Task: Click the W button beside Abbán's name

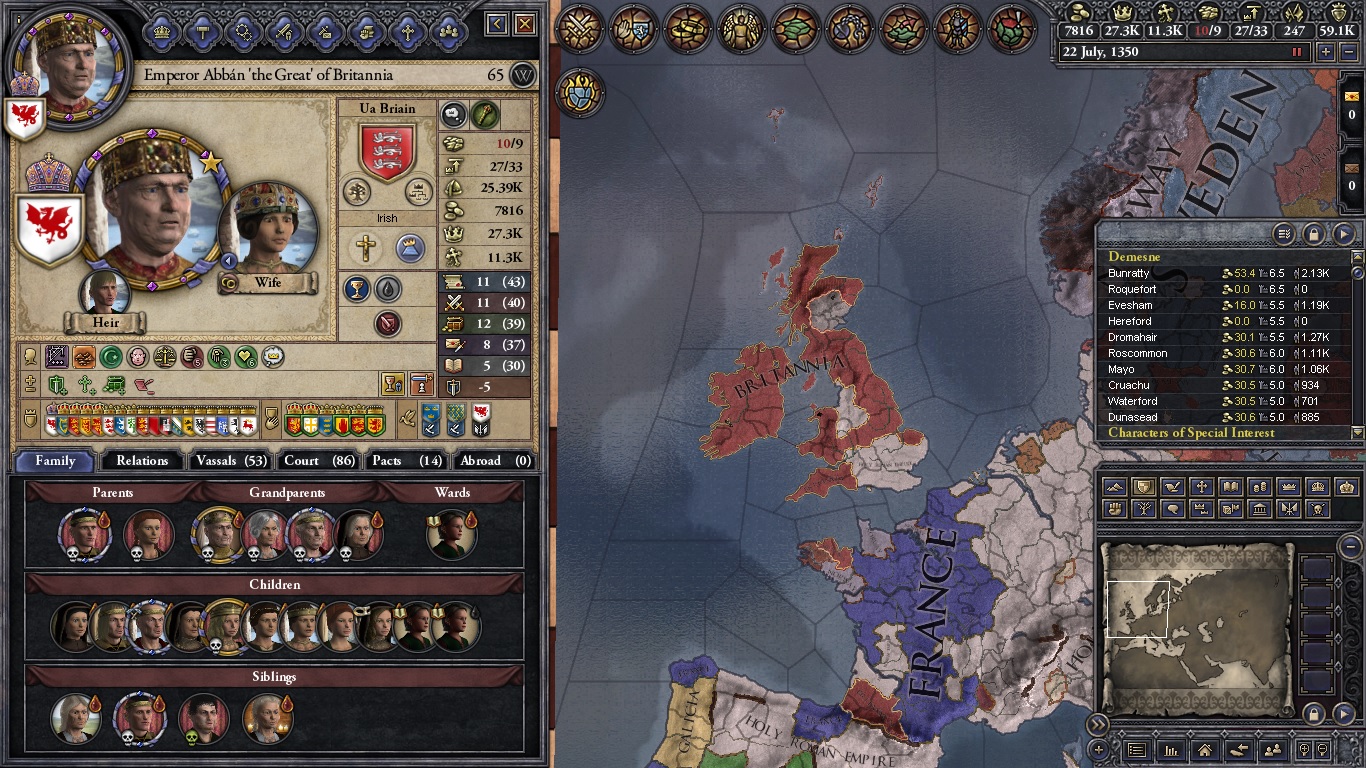Action: 523,74
